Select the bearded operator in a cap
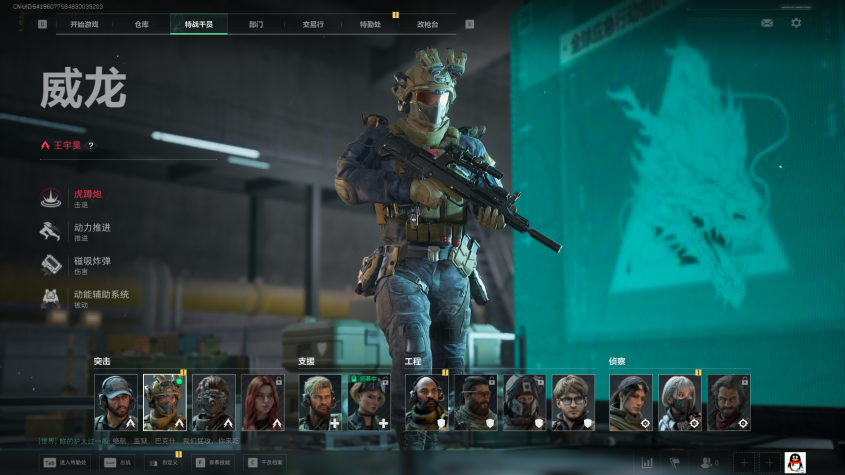The height and width of the screenshot is (475, 845). point(116,402)
